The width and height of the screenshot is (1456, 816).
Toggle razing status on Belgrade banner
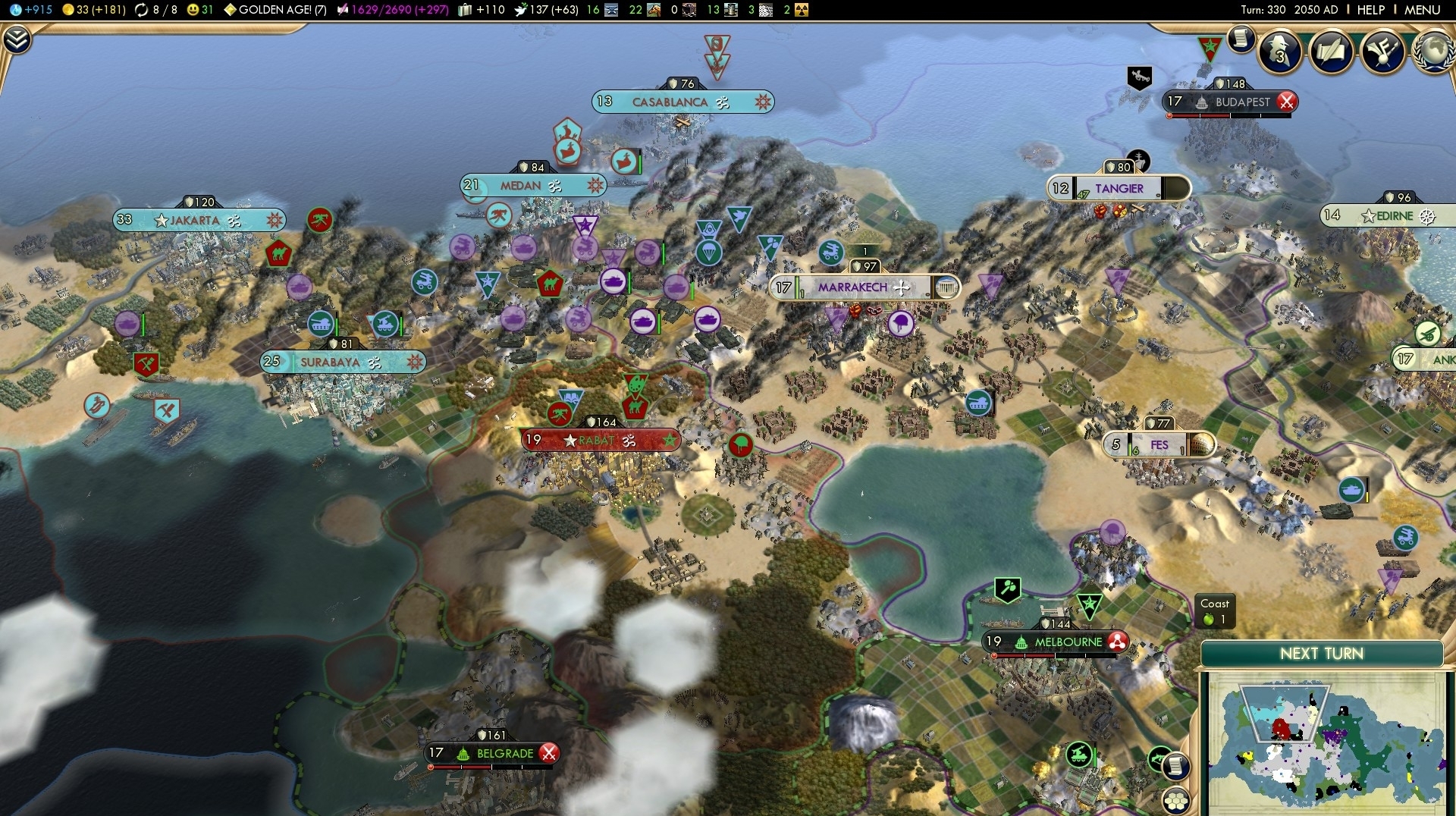pyautogui.click(x=548, y=753)
